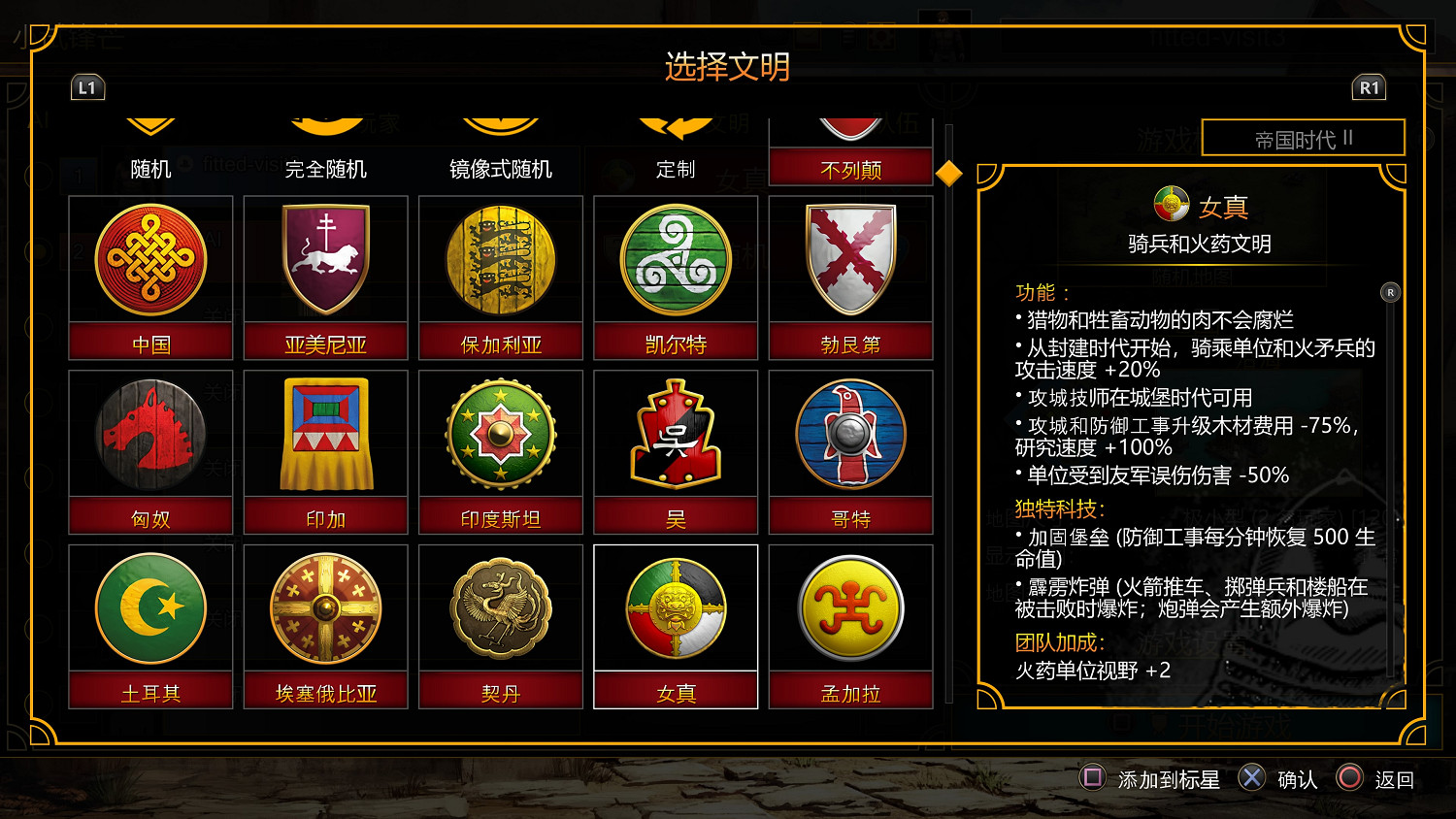Select the 亚美尼亚 civilization emblem
The height and width of the screenshot is (819, 1456).
pos(325,259)
